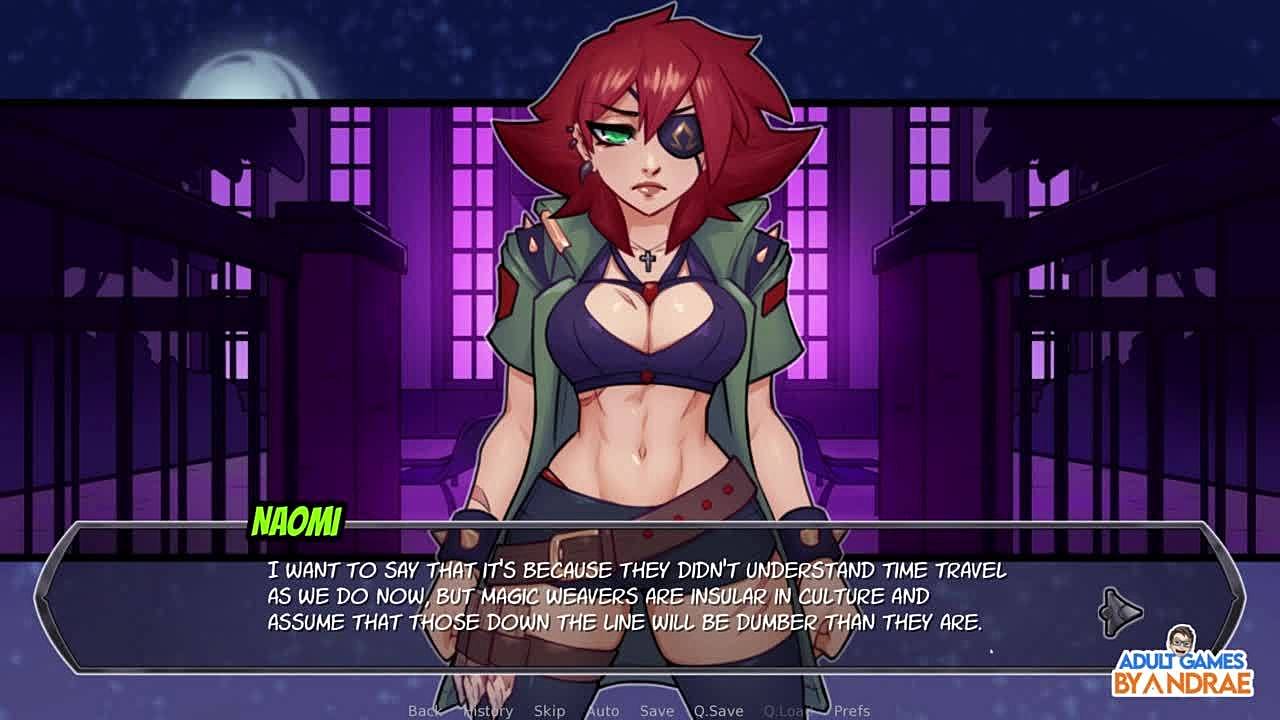Viewport: 1280px width, 720px height.
Task: Quick save with Q.Save
Action: (x=718, y=711)
